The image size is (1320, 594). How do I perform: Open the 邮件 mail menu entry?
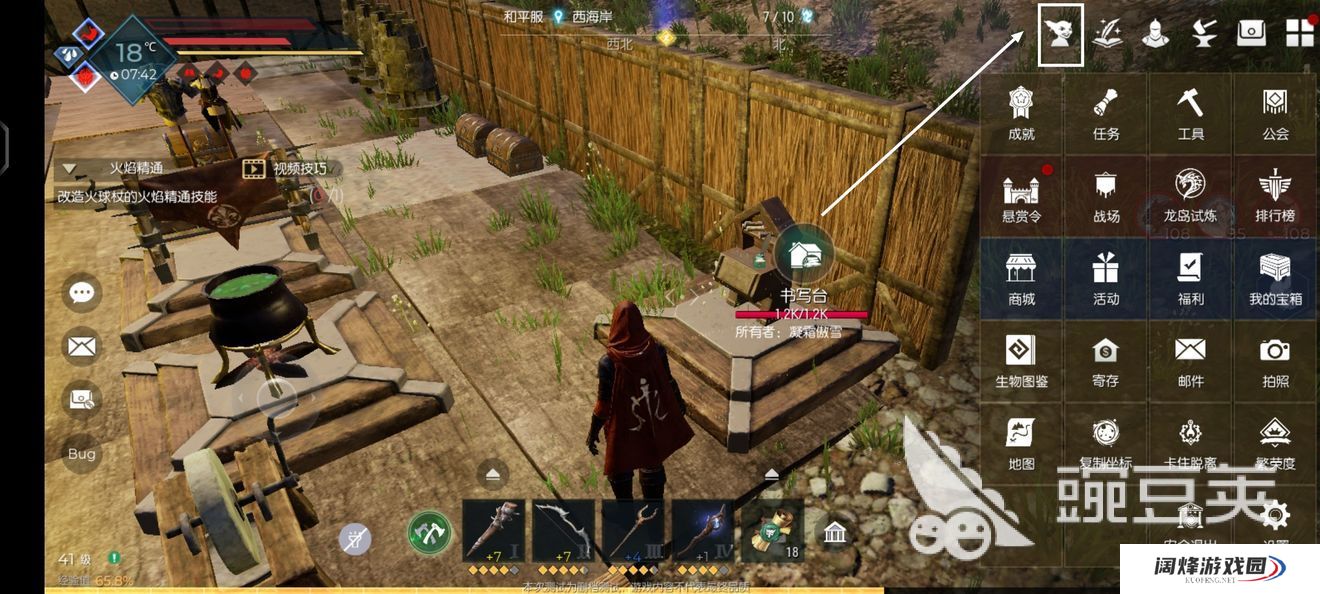(1190, 361)
